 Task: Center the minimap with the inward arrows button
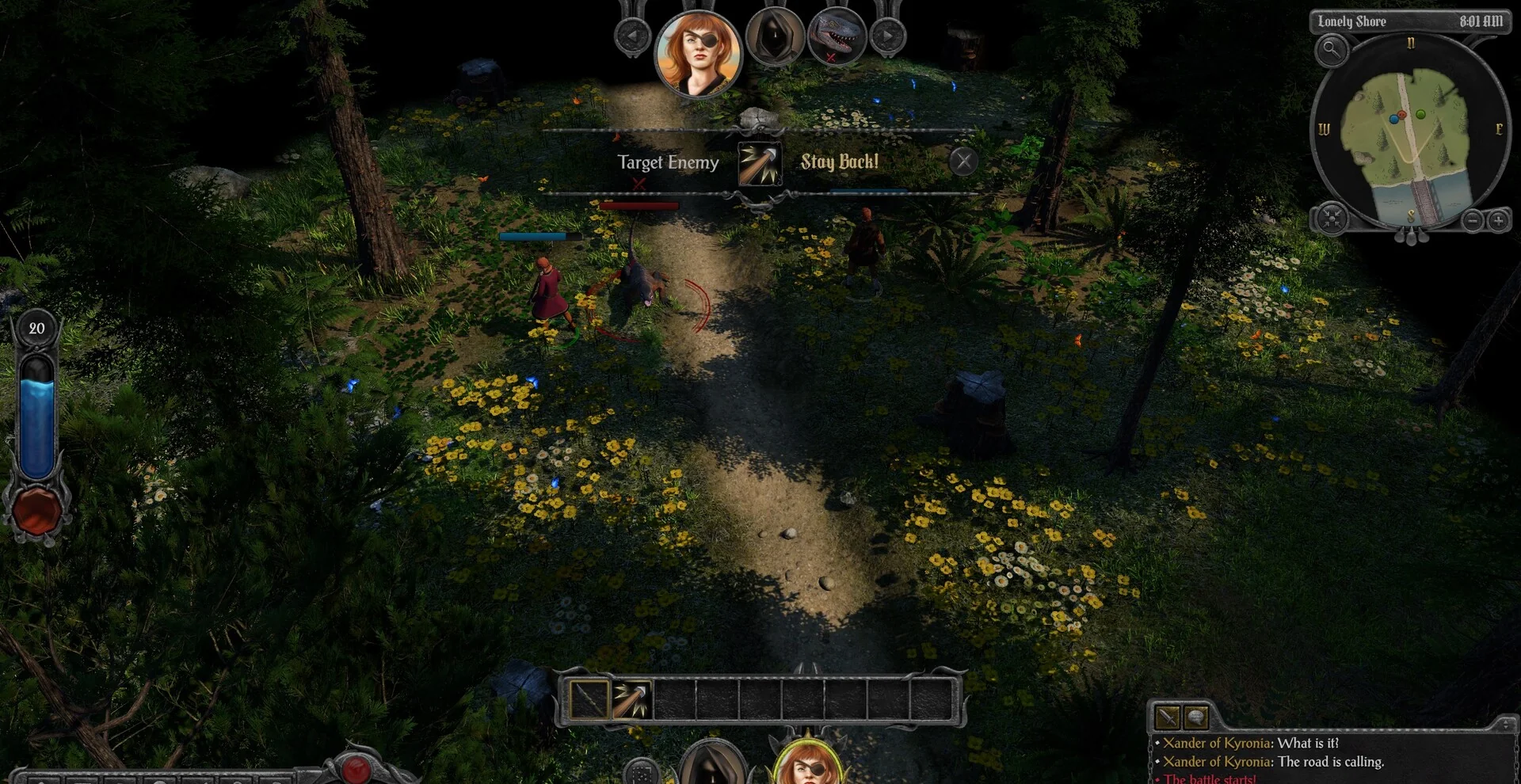[1332, 218]
